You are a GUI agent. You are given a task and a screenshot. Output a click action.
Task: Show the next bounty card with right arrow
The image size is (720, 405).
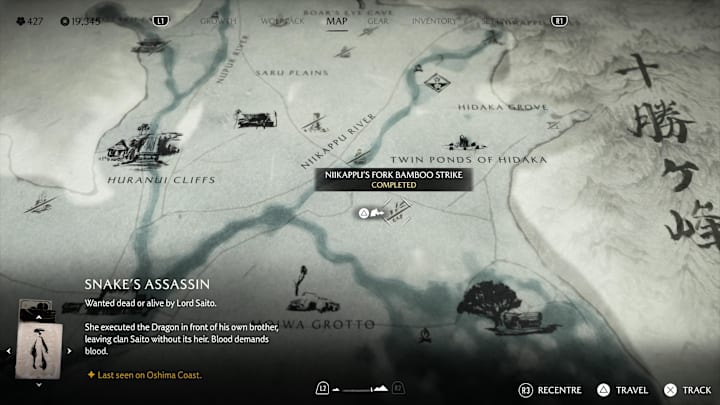(x=69, y=351)
